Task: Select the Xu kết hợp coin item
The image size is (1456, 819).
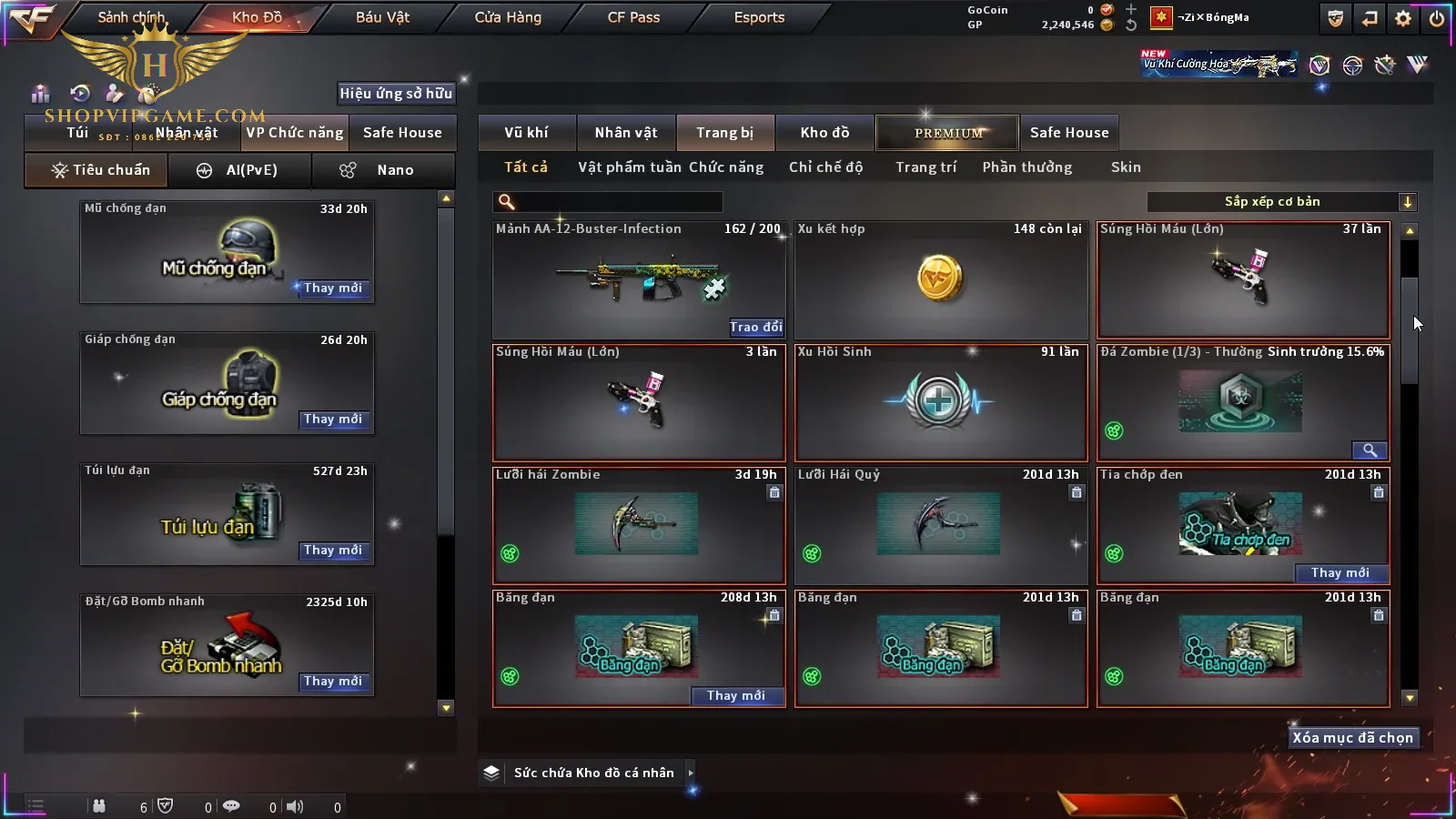Action: [x=941, y=280]
